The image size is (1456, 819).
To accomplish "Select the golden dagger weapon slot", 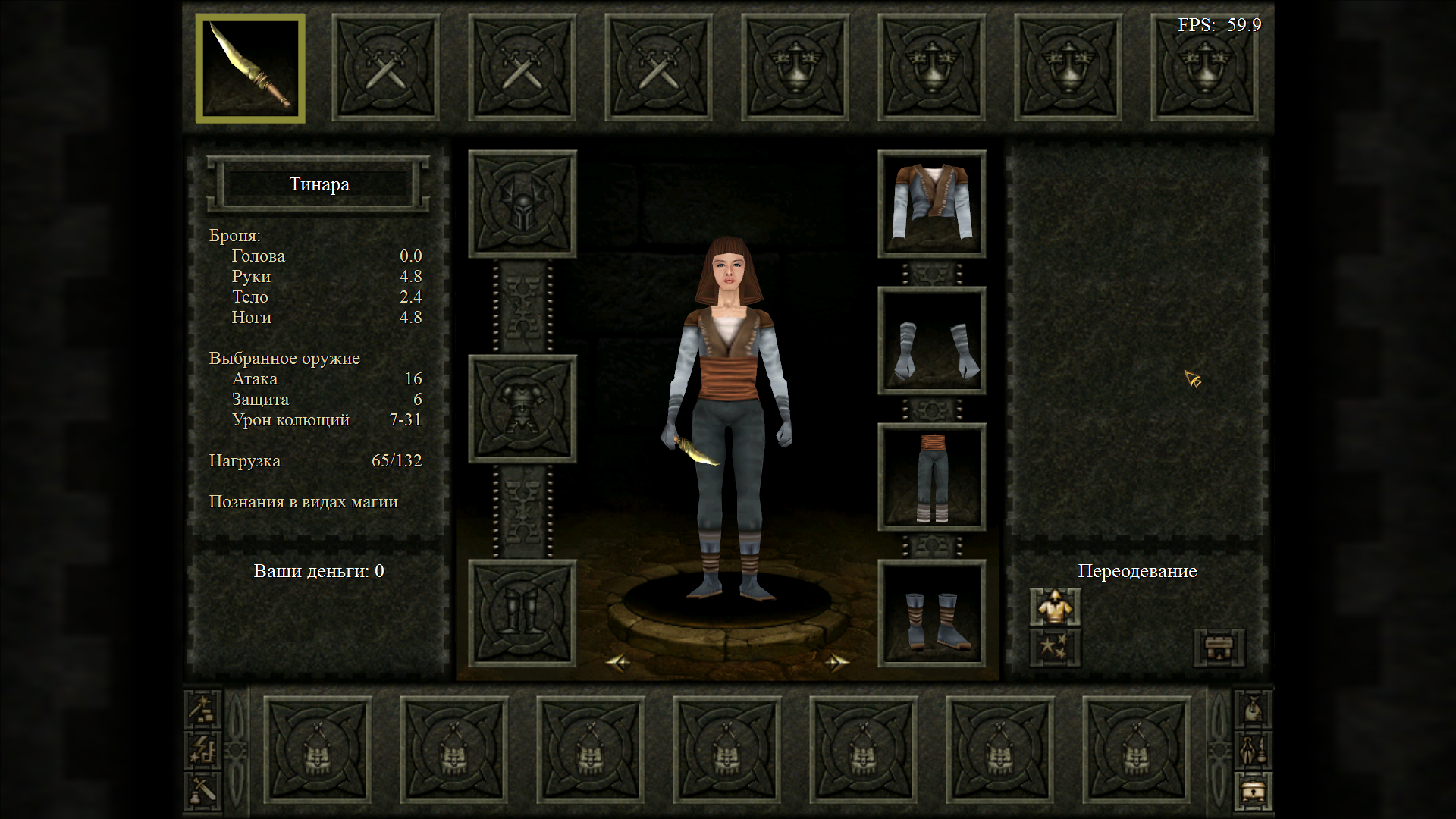I will 250,68.
